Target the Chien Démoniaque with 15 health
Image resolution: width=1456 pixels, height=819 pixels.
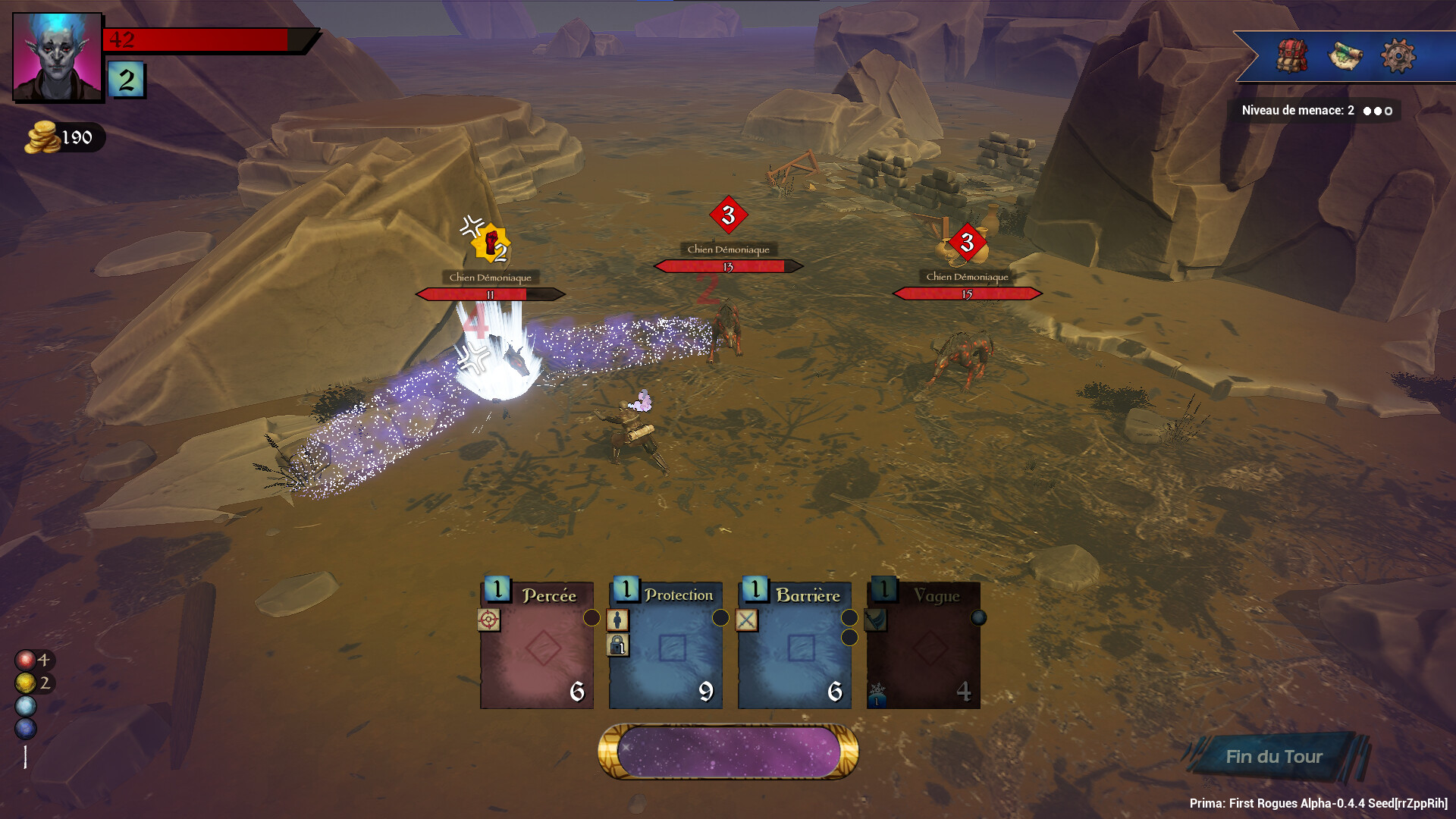pos(967,293)
